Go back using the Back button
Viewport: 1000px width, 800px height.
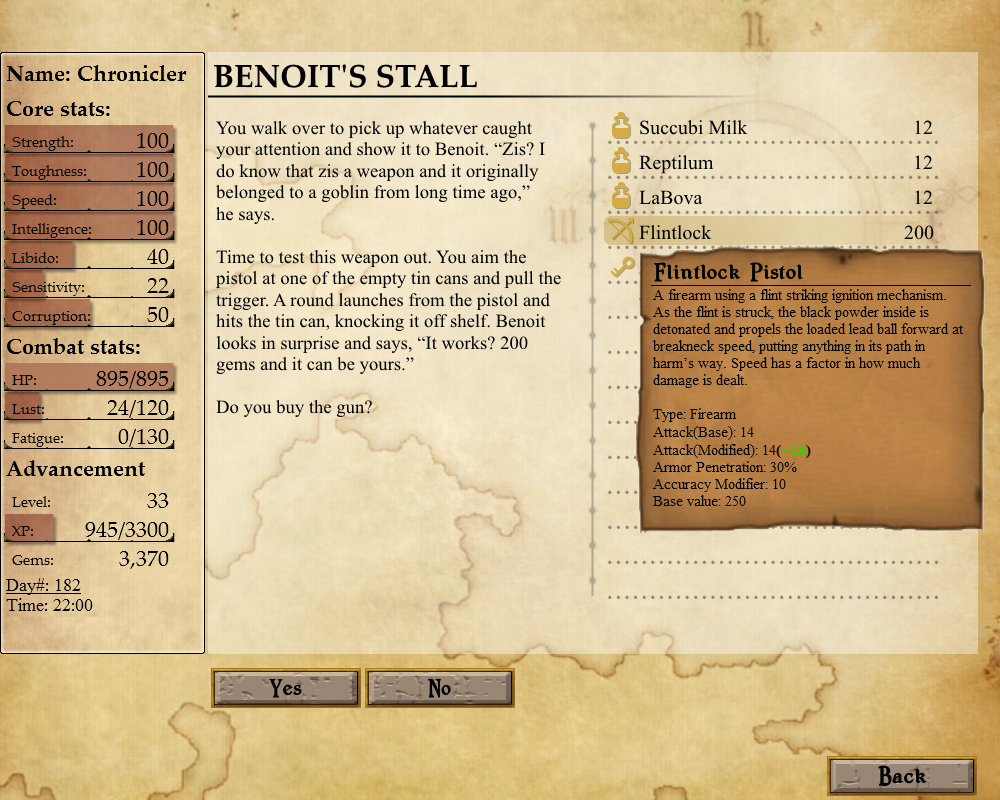pyautogui.click(x=902, y=776)
